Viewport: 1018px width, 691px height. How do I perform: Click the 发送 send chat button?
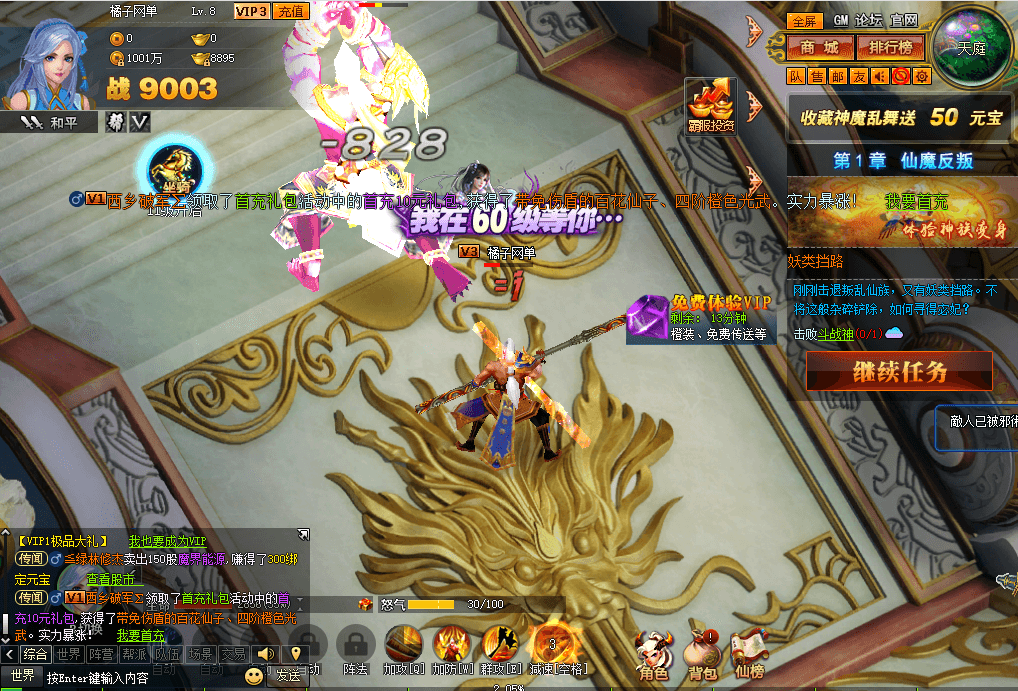coord(288,676)
